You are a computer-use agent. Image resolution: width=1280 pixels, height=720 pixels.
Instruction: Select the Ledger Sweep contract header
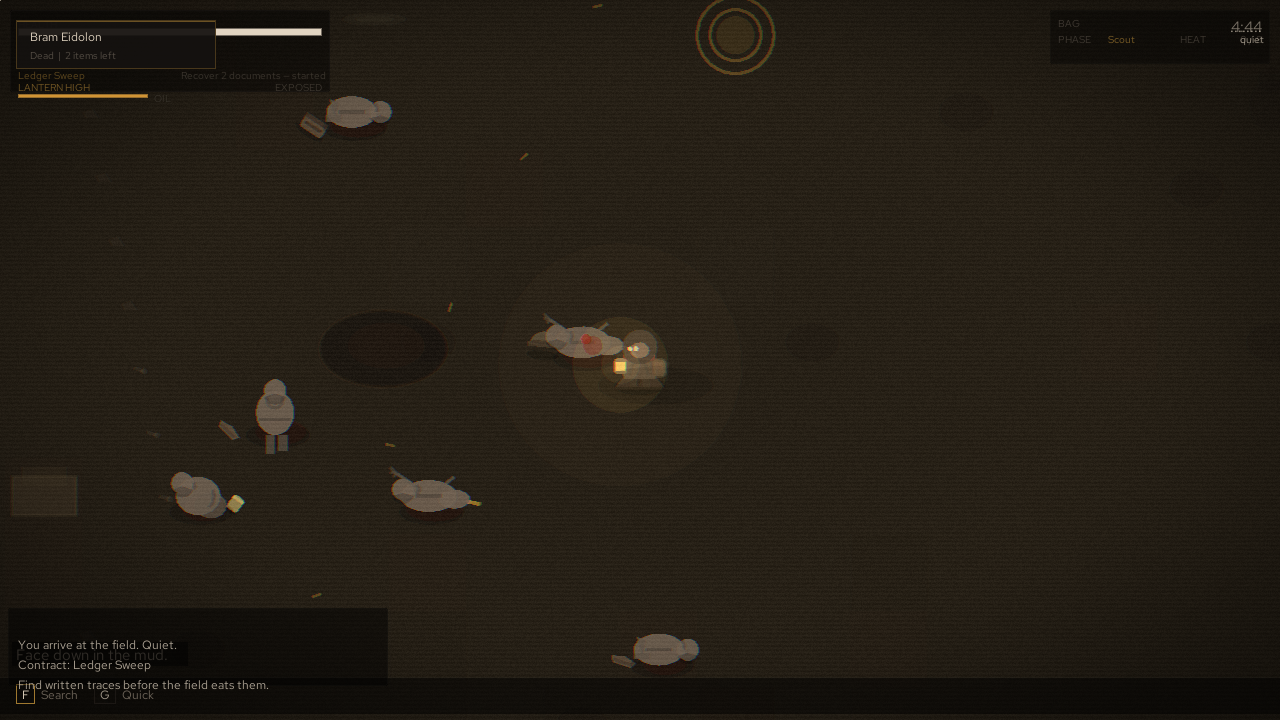point(51,75)
